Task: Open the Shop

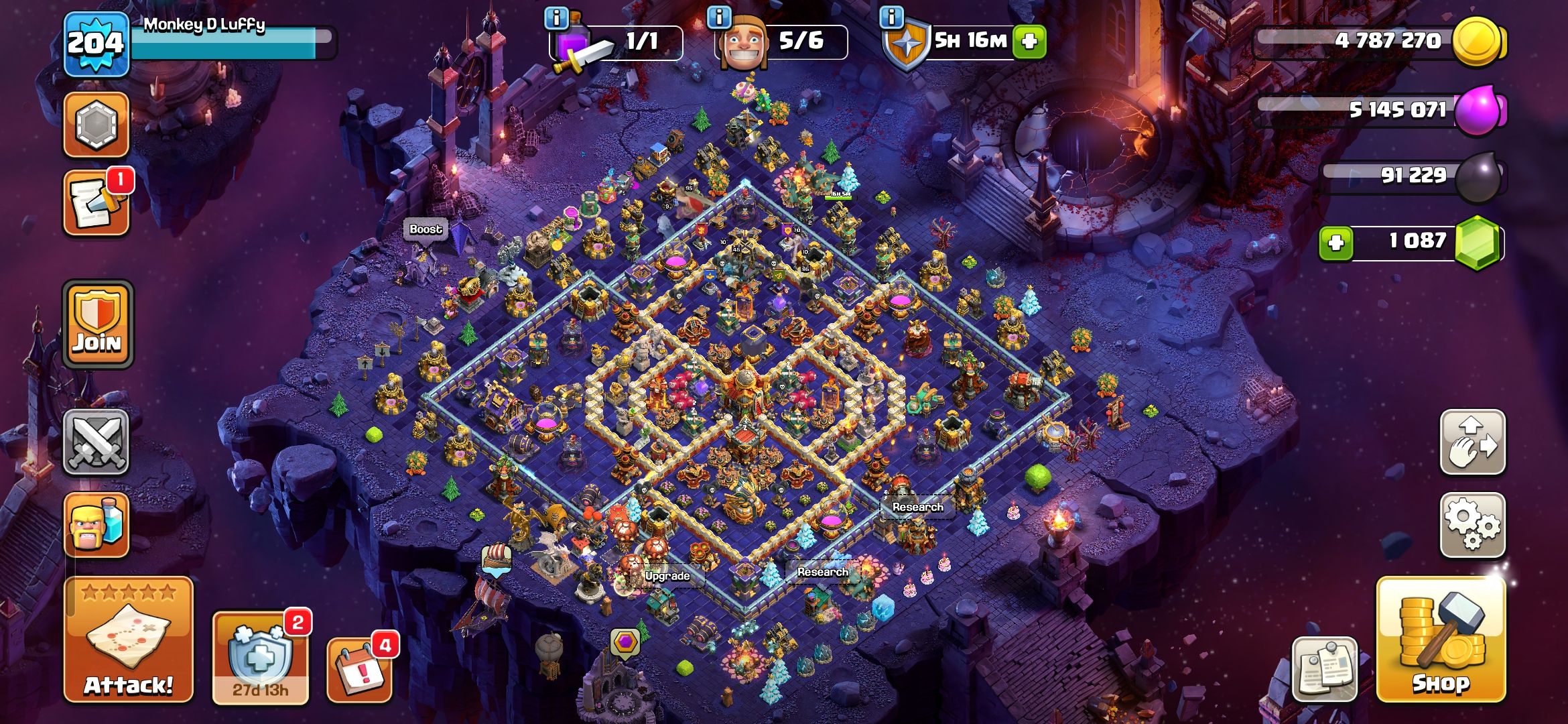Action: click(x=1441, y=640)
